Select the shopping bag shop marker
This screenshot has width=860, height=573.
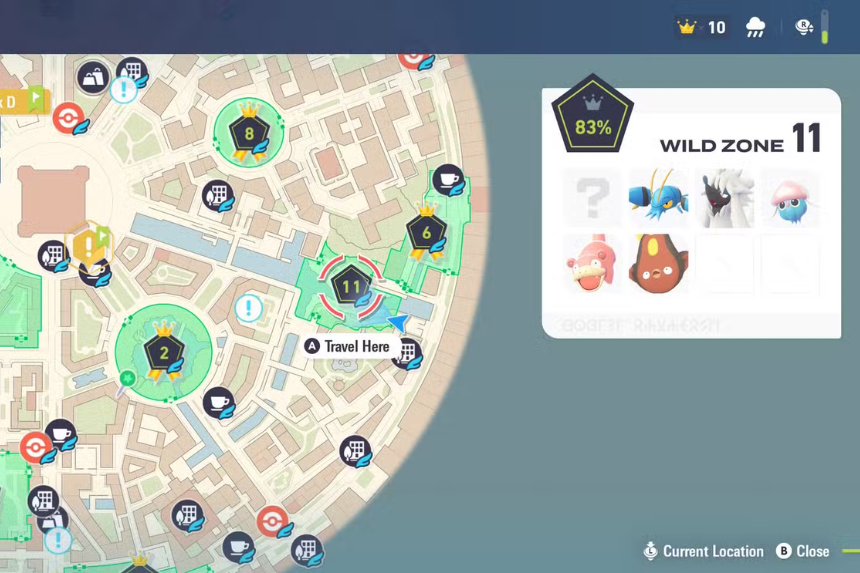(93, 77)
